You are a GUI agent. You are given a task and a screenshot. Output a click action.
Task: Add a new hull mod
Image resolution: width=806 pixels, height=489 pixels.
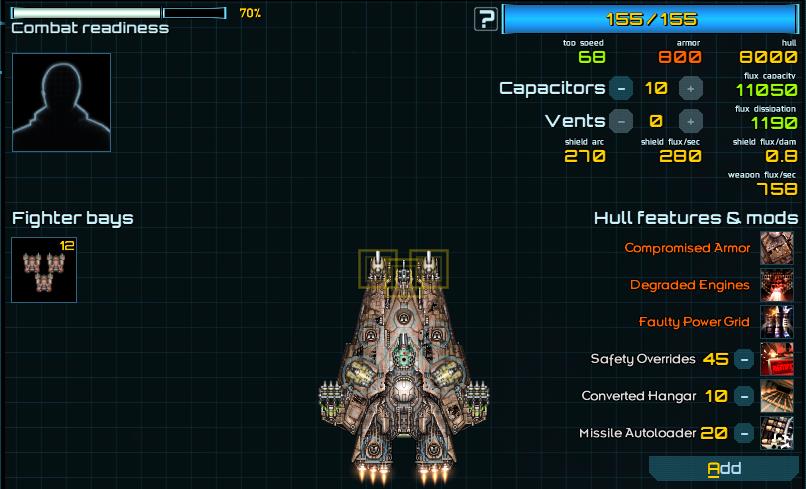(724, 468)
